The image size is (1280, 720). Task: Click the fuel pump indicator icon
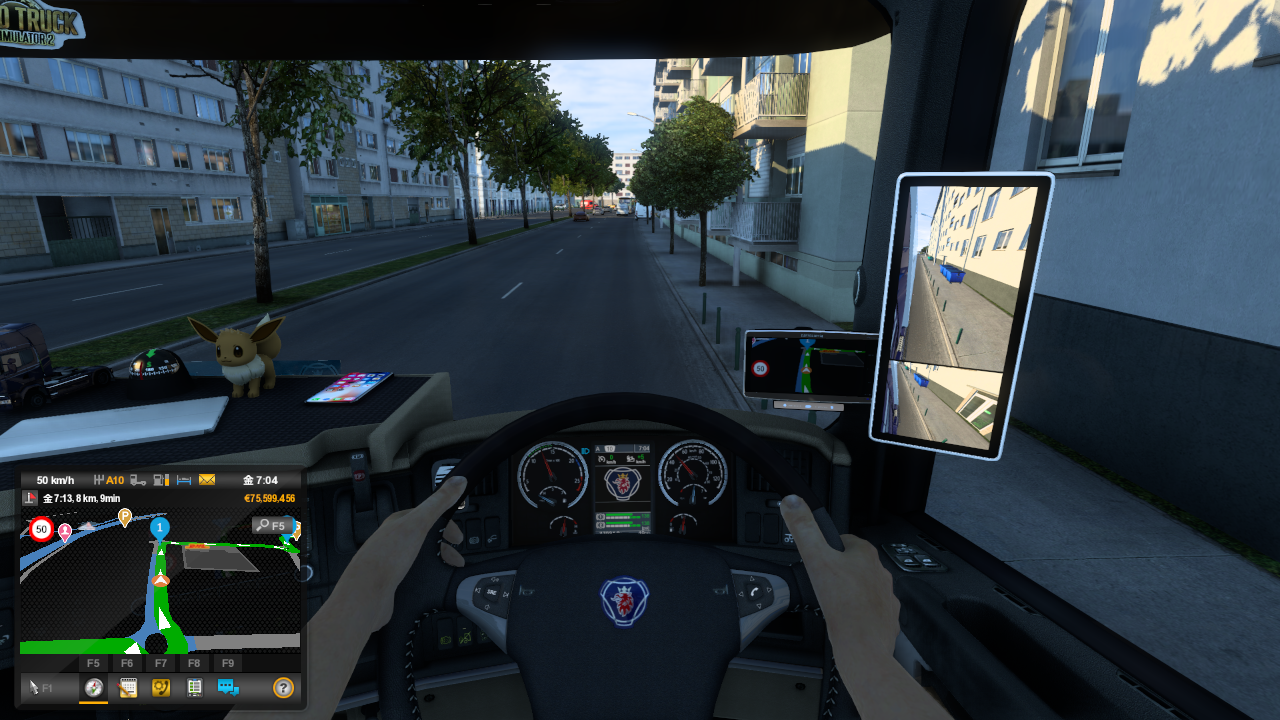162,480
